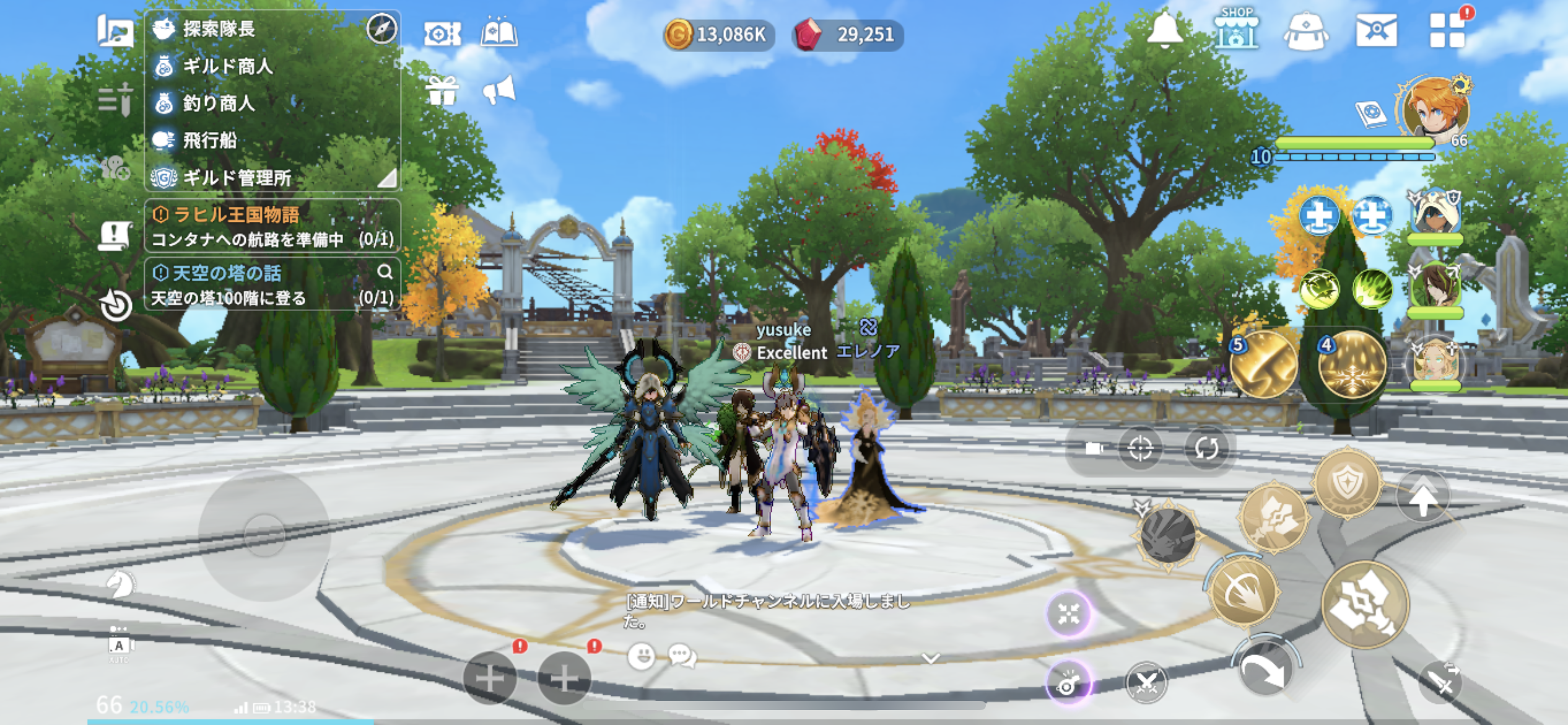The width and height of the screenshot is (1568, 725).
Task: Open the chat speech bubble
Action: [x=682, y=656]
